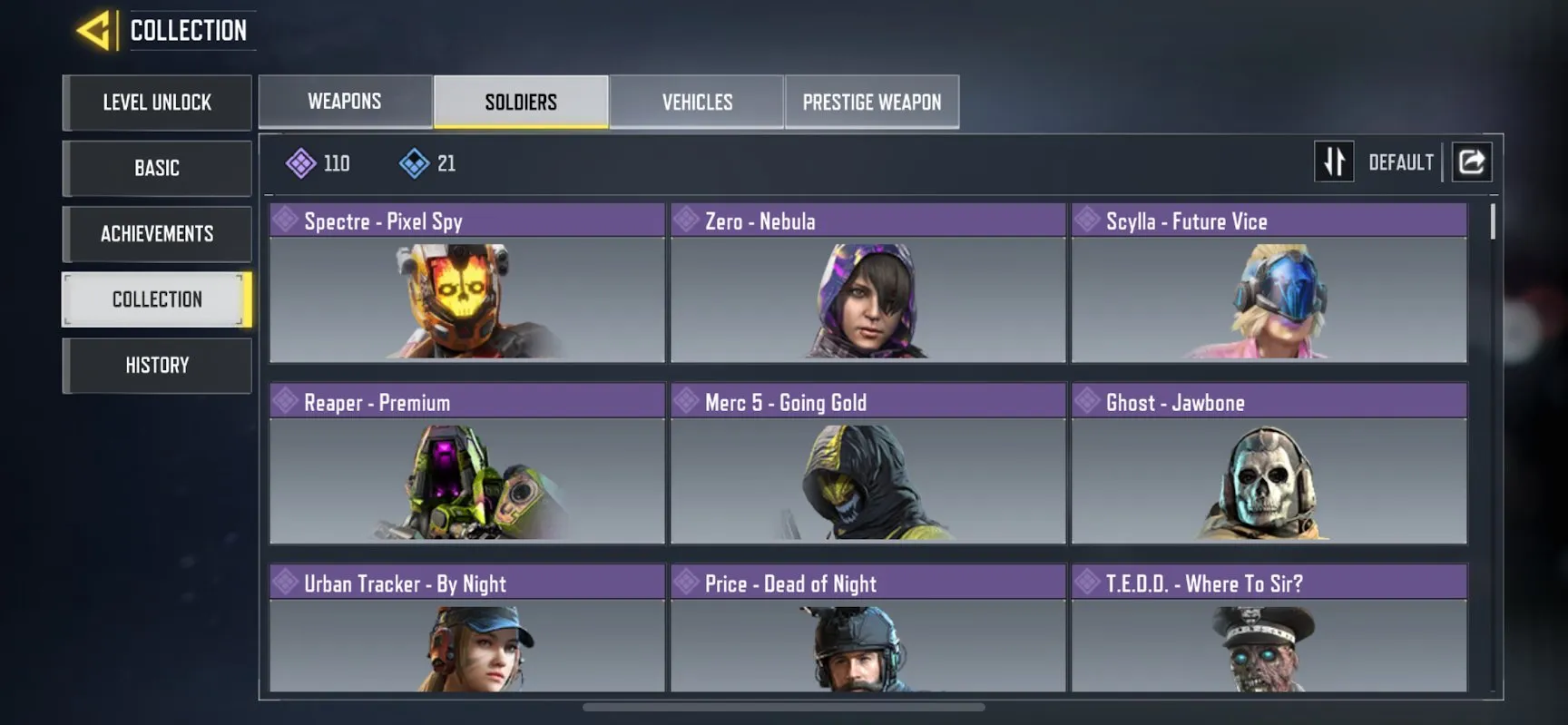Click the diamond icon on Zero - Nebula banner
Screen dimensions: 1568x725
coord(687,220)
